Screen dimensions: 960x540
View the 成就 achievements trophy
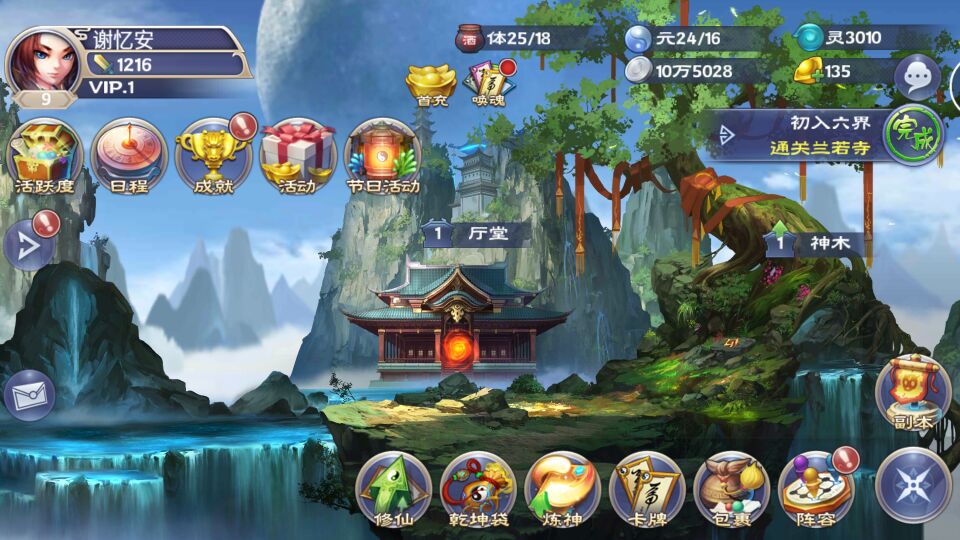[x=214, y=155]
